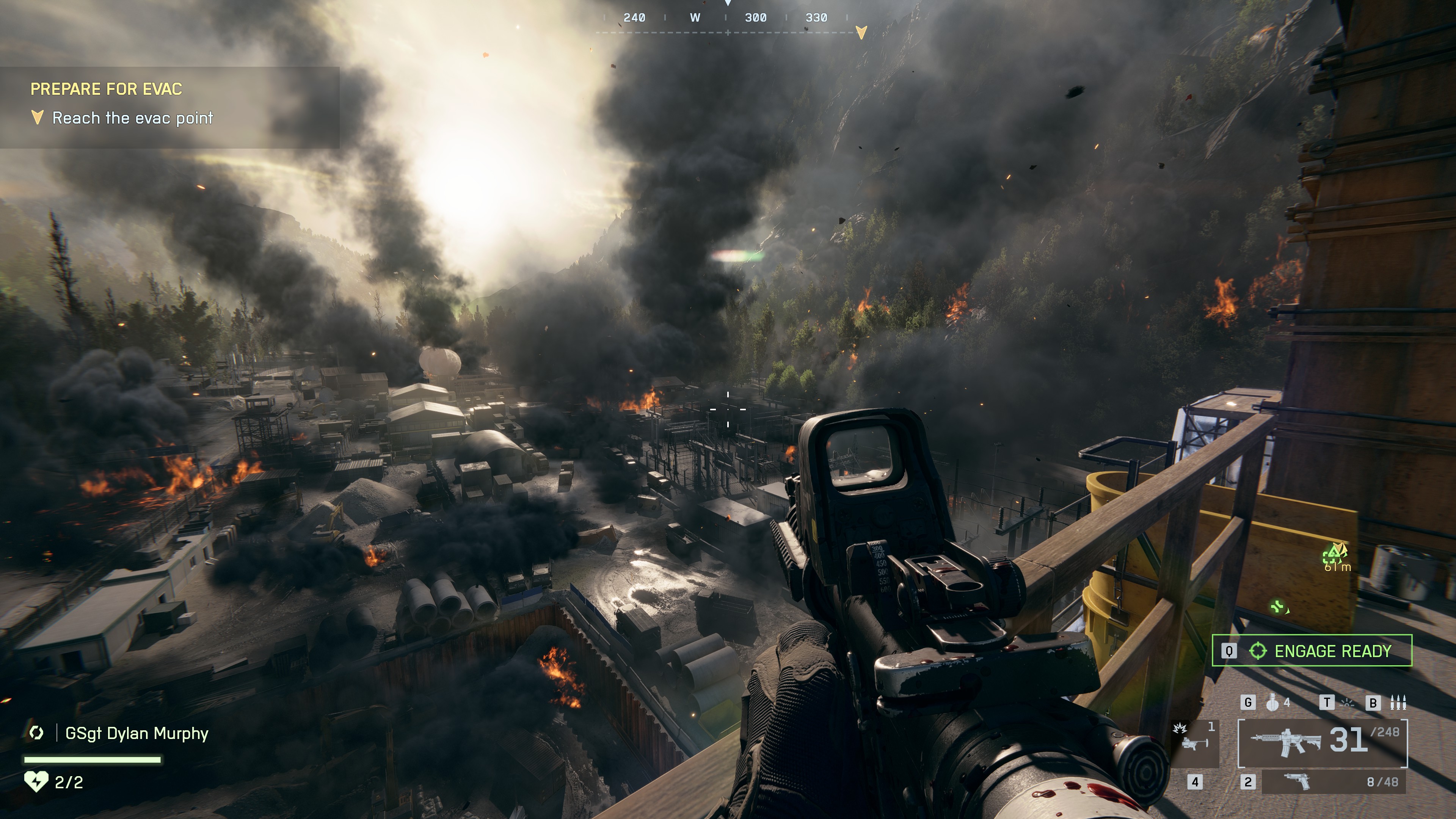
Task: Click the evac objective marker on the compass
Action: 861,32
